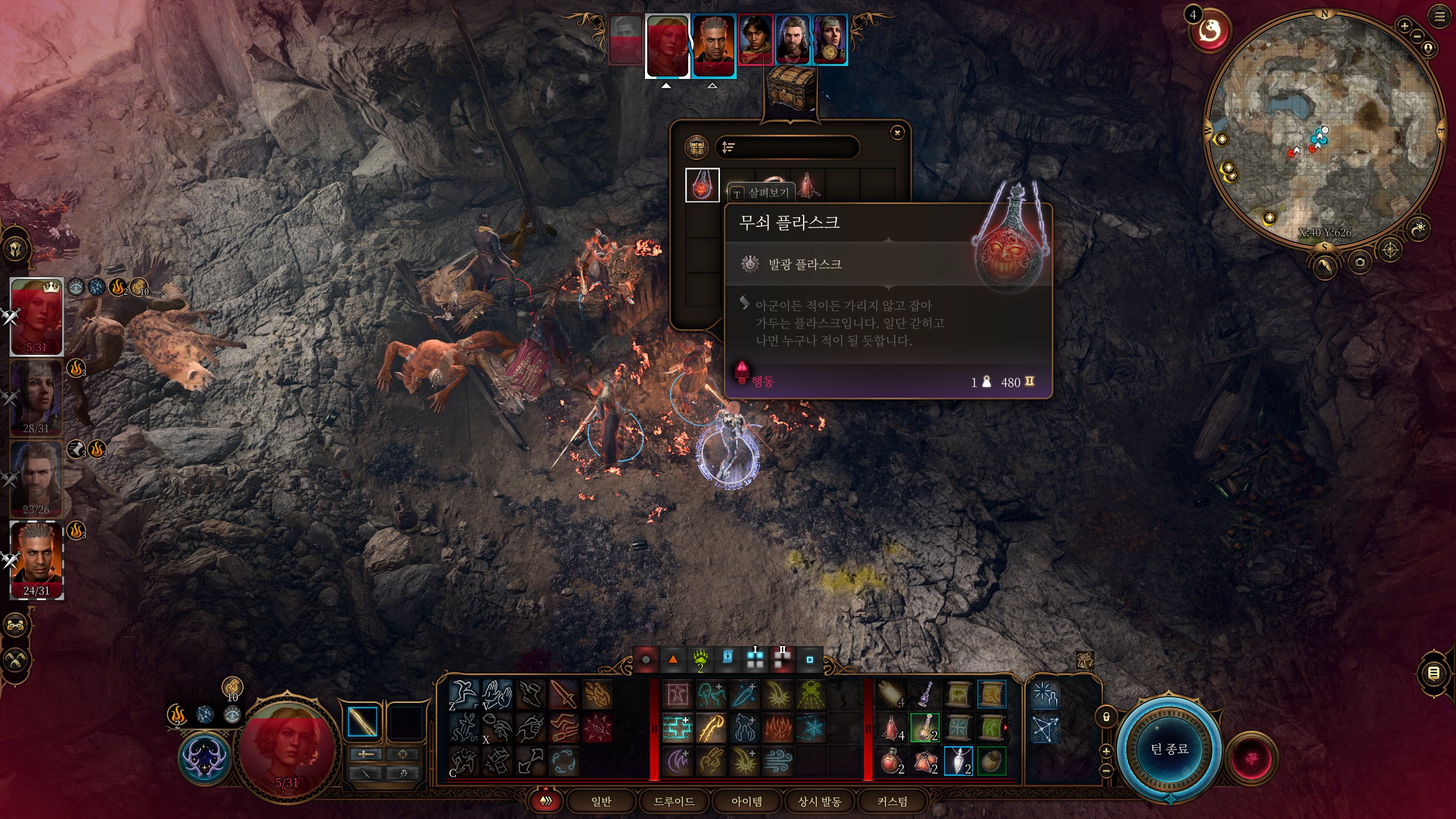
Task: Zoom out the minimap
Action: [x=1417, y=36]
